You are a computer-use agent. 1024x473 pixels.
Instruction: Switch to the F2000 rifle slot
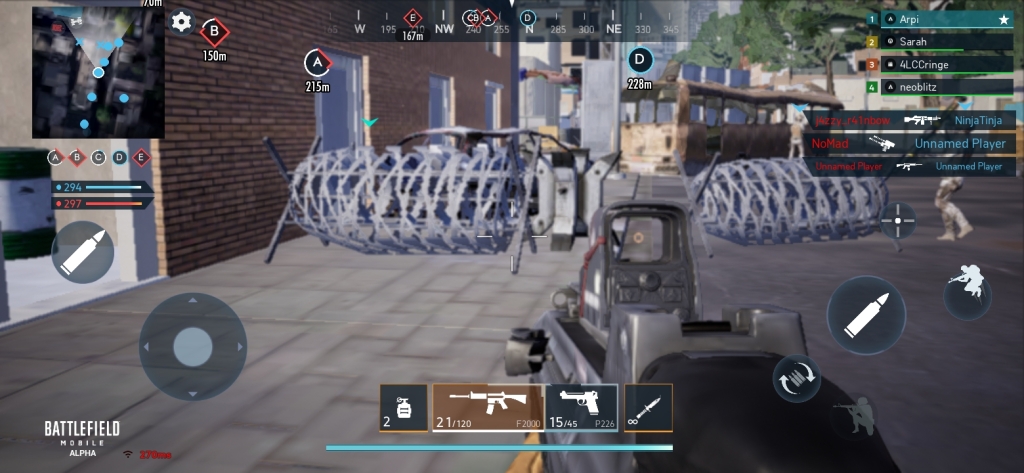pyautogui.click(x=488, y=409)
